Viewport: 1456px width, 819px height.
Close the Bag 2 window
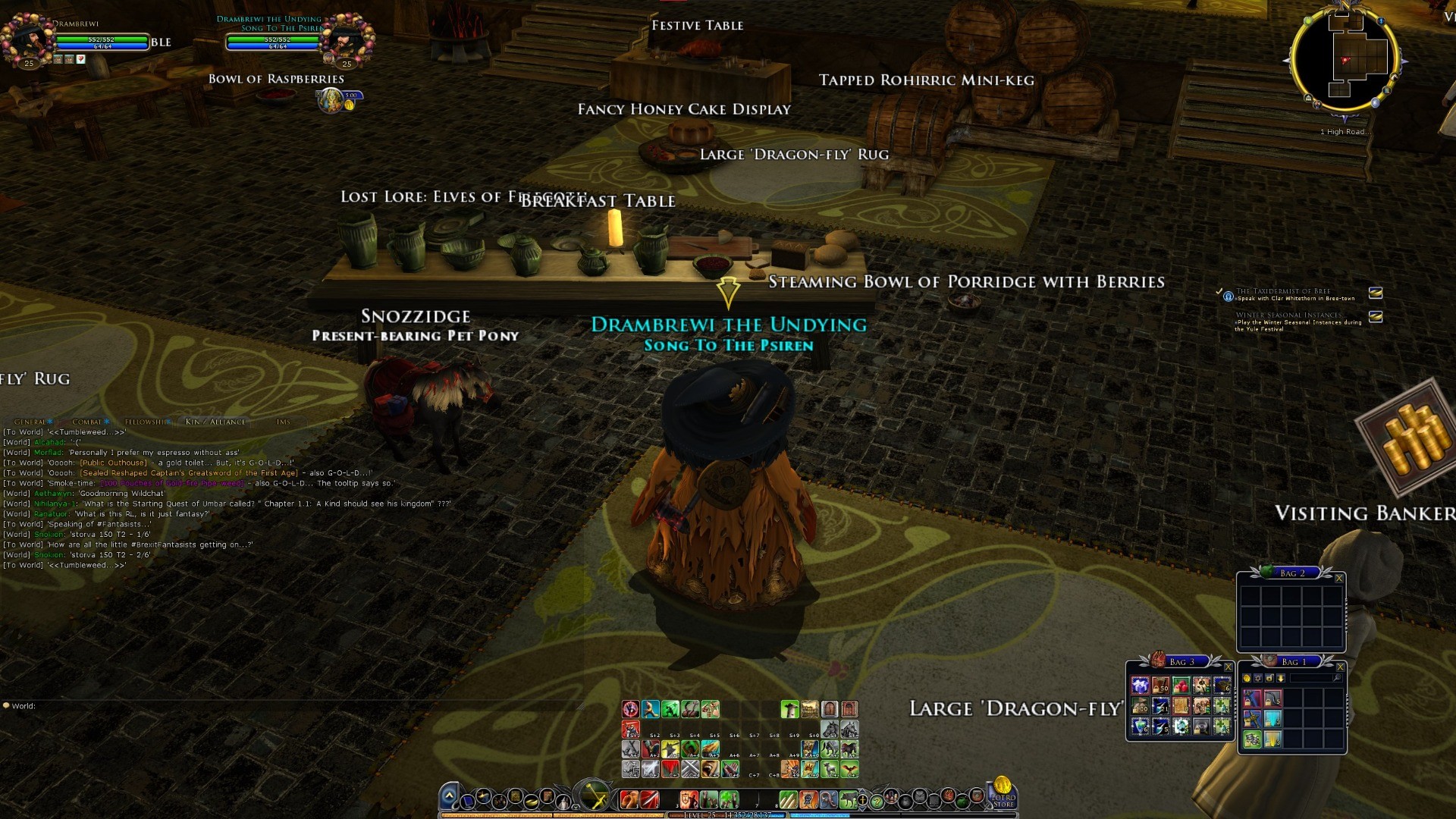point(1339,579)
